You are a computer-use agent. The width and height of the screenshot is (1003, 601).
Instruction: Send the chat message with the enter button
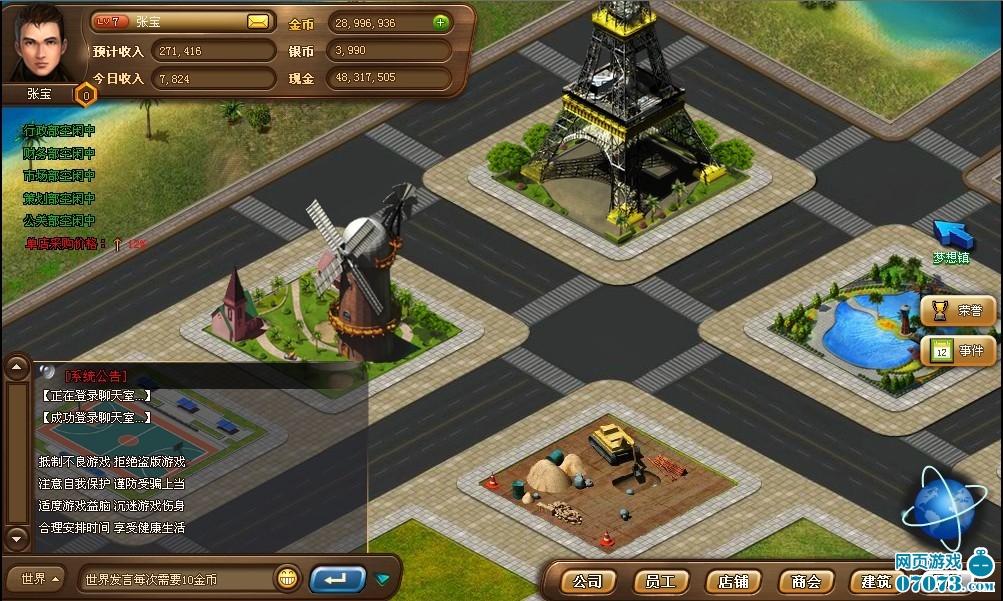pyautogui.click(x=337, y=579)
